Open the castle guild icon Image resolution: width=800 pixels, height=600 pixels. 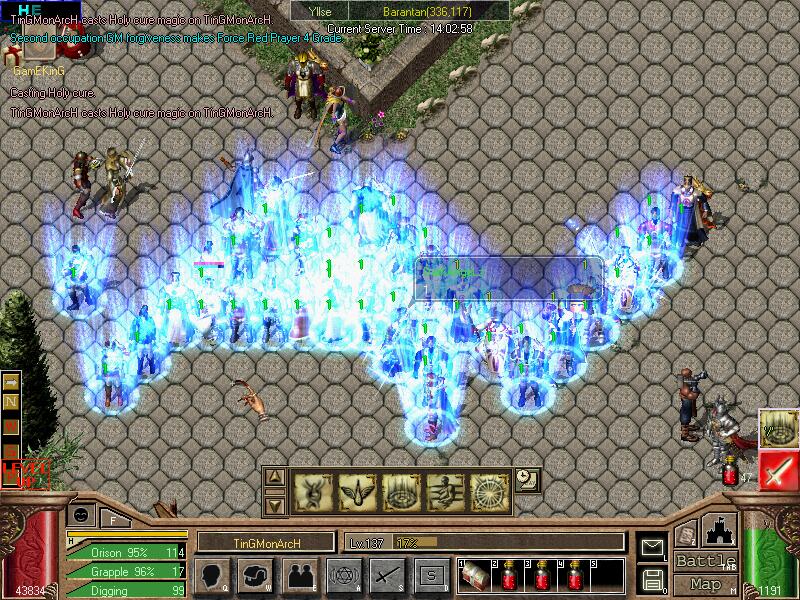pyautogui.click(x=721, y=531)
